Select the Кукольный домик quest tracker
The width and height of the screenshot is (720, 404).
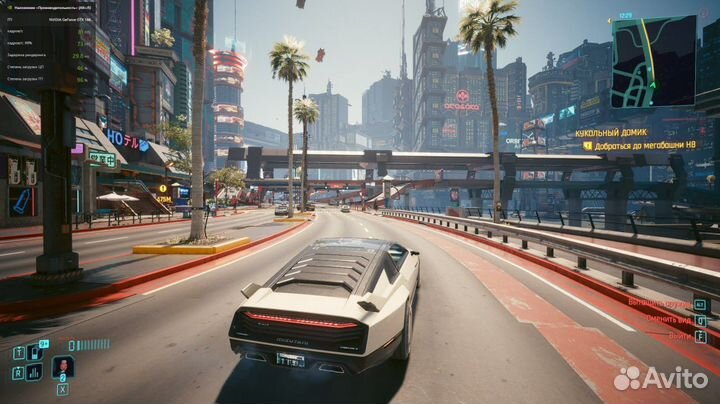tap(610, 132)
